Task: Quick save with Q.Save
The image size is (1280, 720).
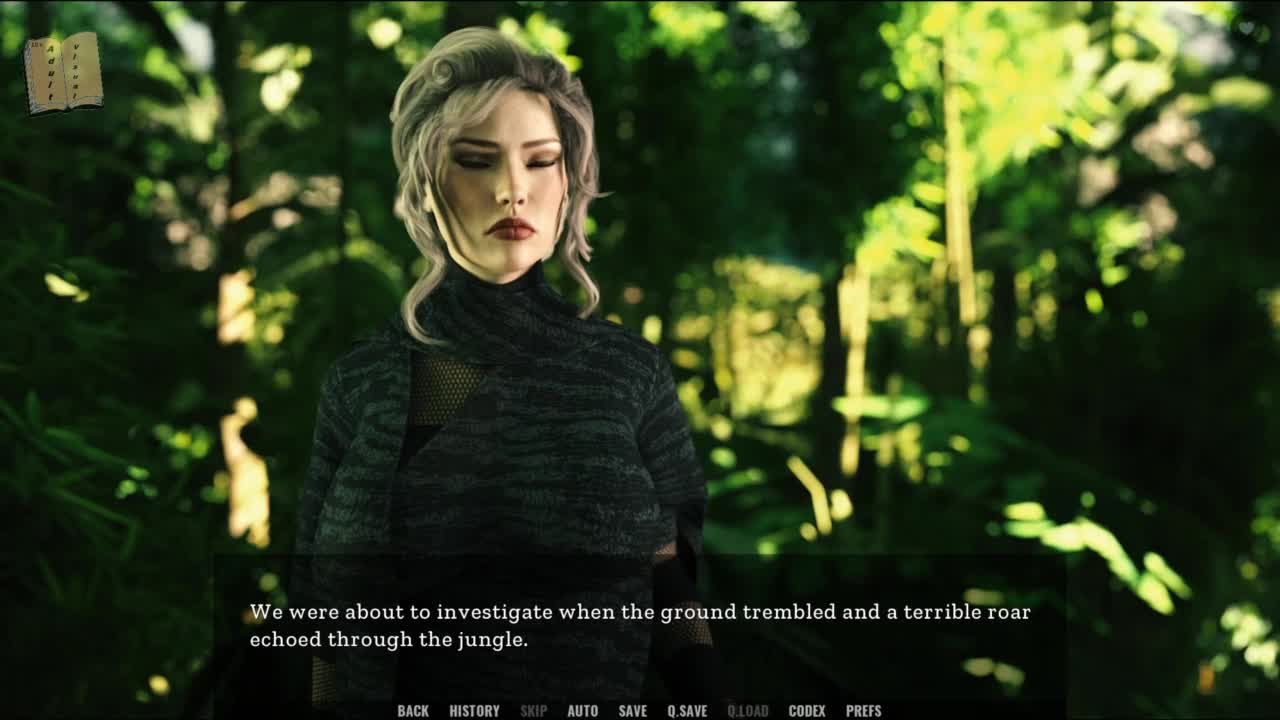Action: [x=687, y=711]
